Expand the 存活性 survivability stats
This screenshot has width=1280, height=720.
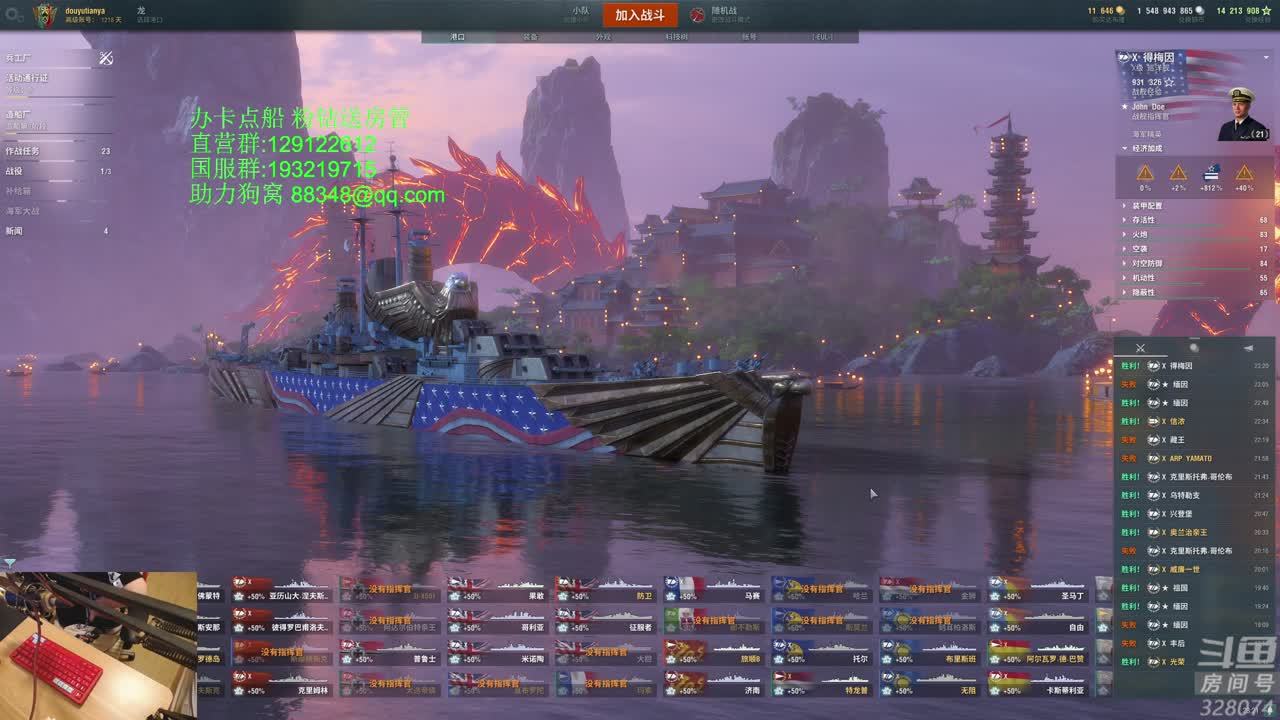(x=1143, y=220)
